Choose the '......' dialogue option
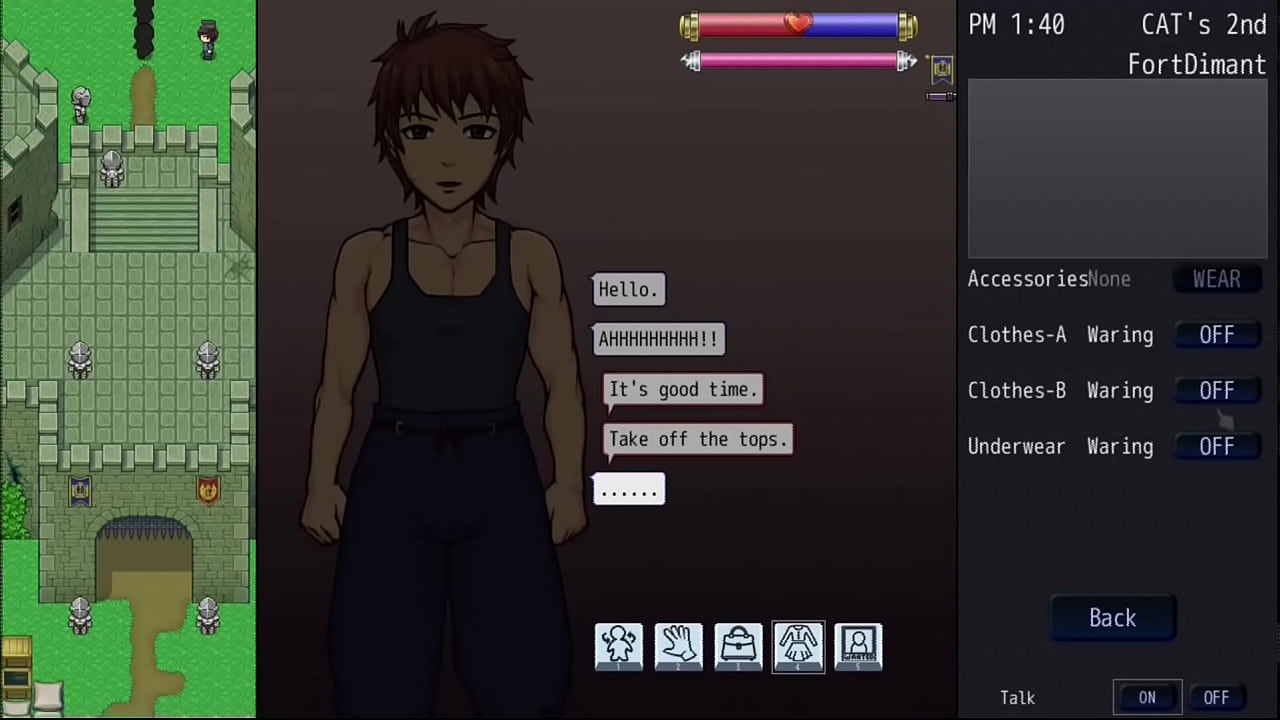The width and height of the screenshot is (1280, 720). pos(629,490)
